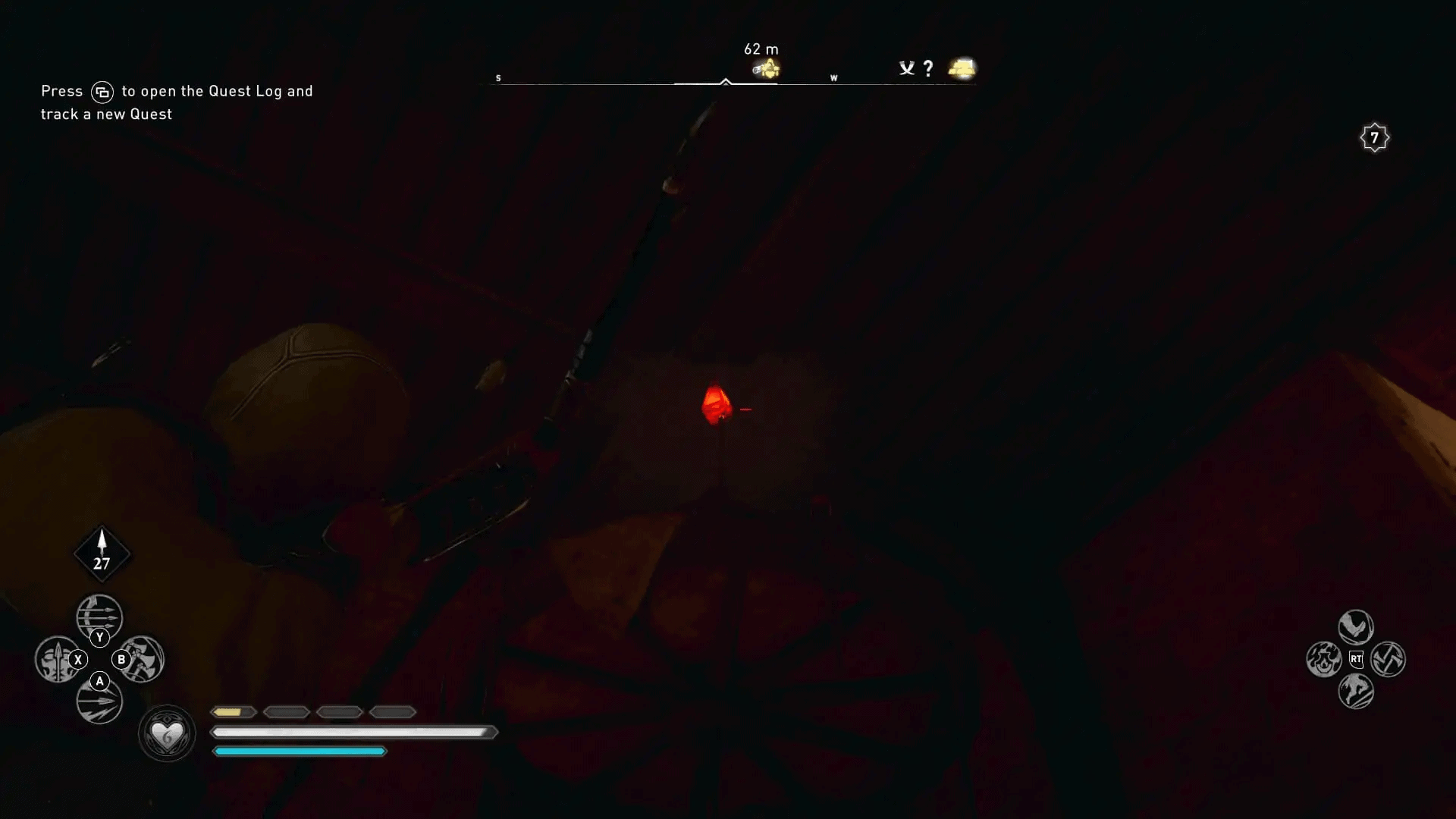Screen dimensions: 1456x819
Task: Click the RT trigger label in ability wheel
Action: click(x=1358, y=659)
